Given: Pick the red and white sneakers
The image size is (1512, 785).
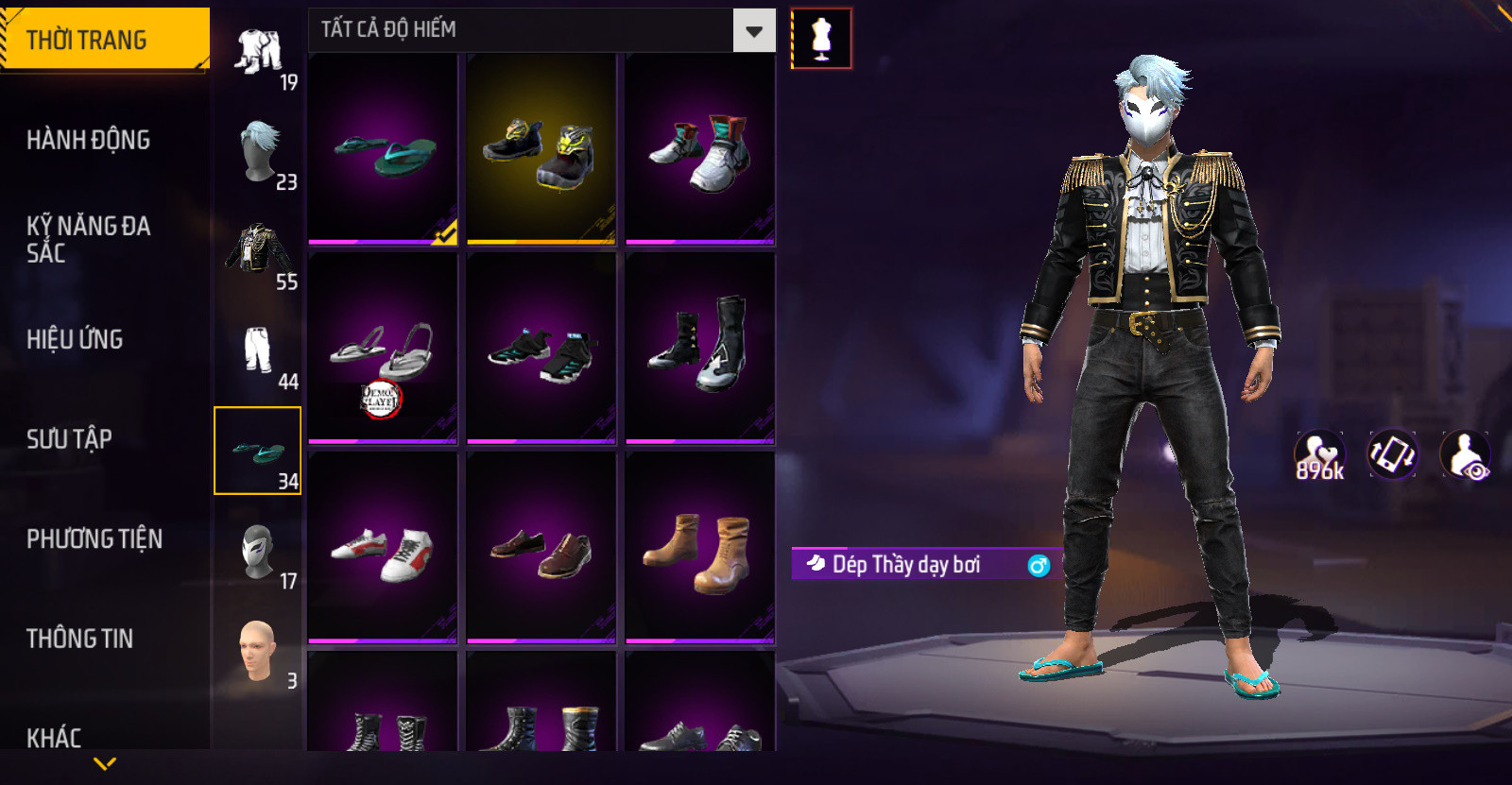Looking at the screenshot, I should [x=383, y=548].
